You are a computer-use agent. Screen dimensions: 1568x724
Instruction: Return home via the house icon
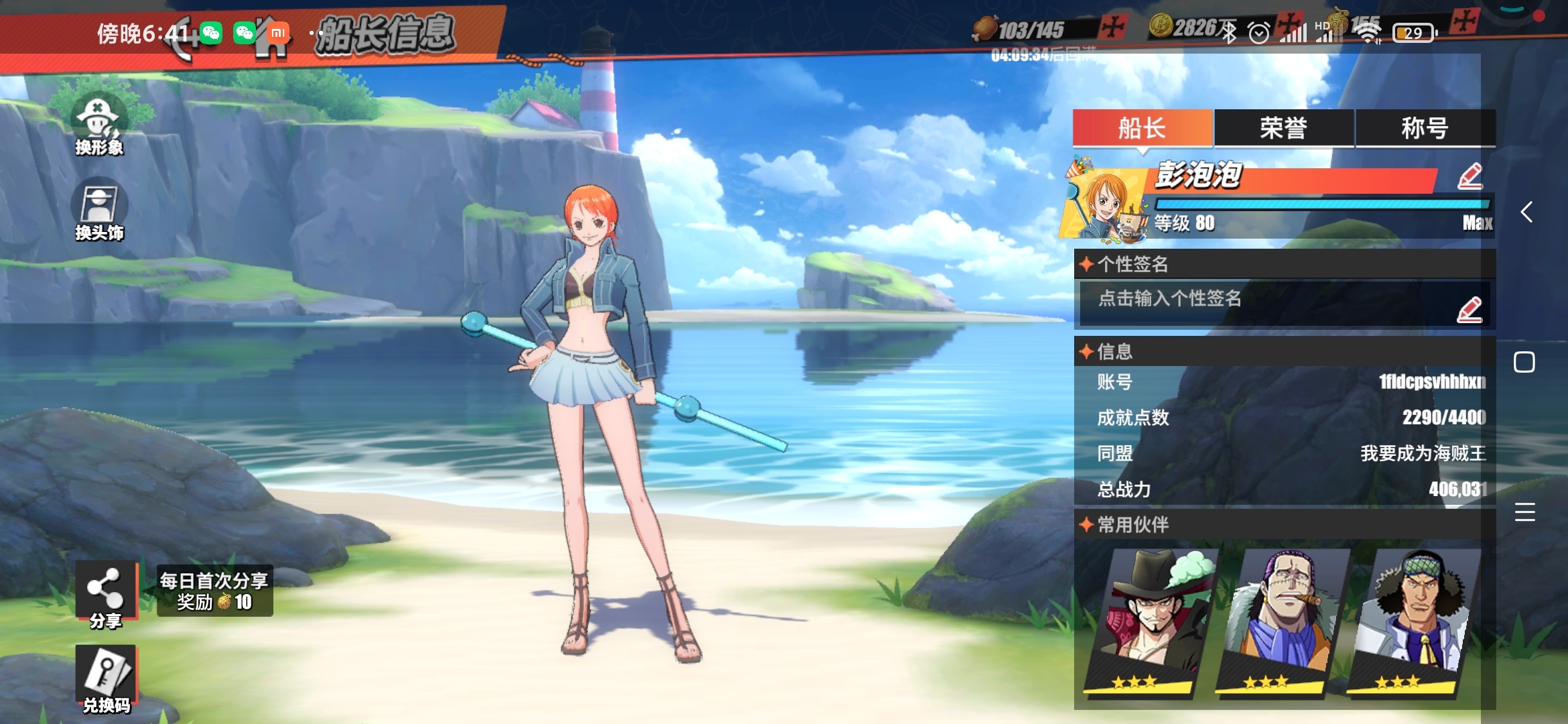271,39
